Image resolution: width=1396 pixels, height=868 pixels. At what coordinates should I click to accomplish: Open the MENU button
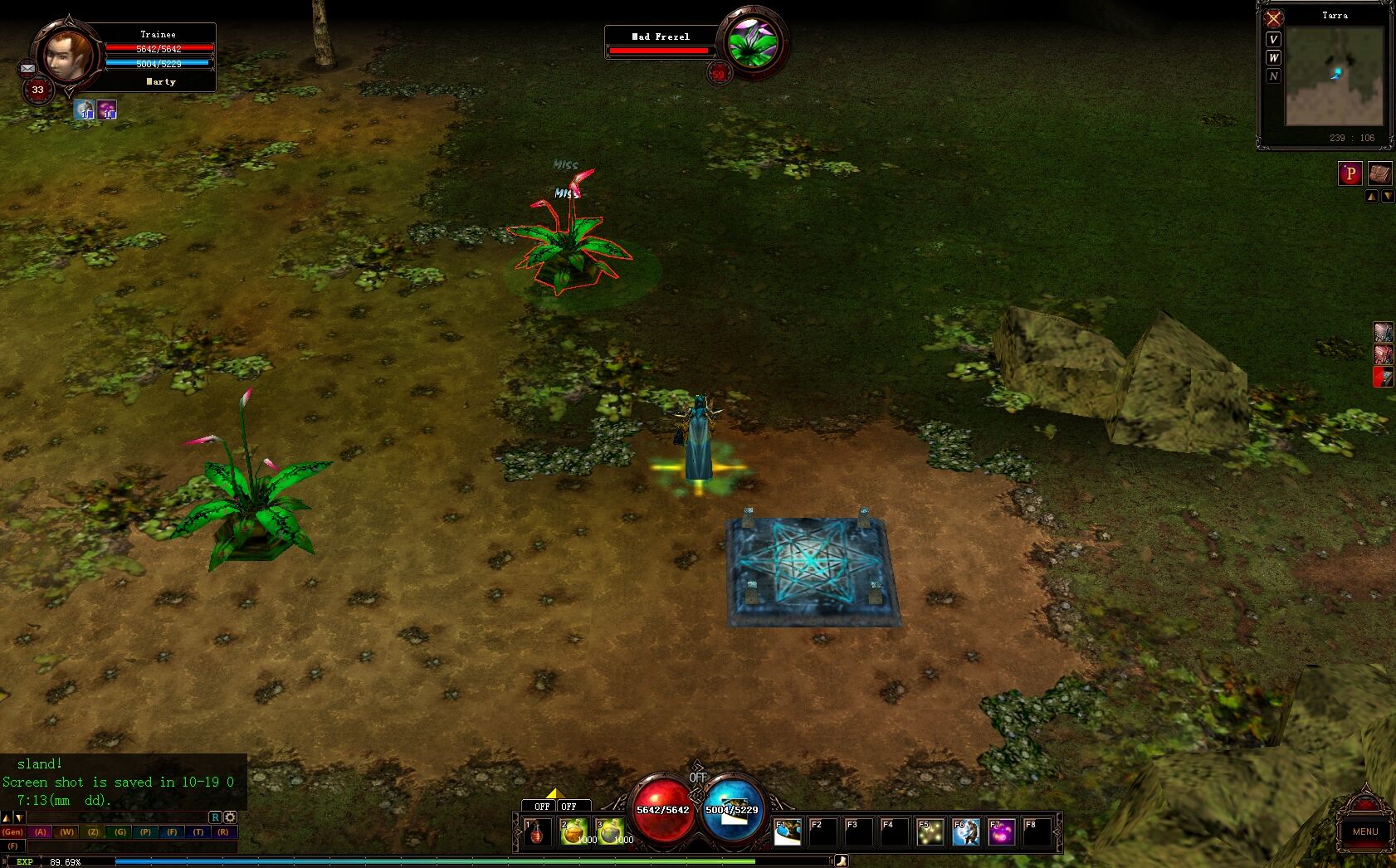click(x=1364, y=831)
